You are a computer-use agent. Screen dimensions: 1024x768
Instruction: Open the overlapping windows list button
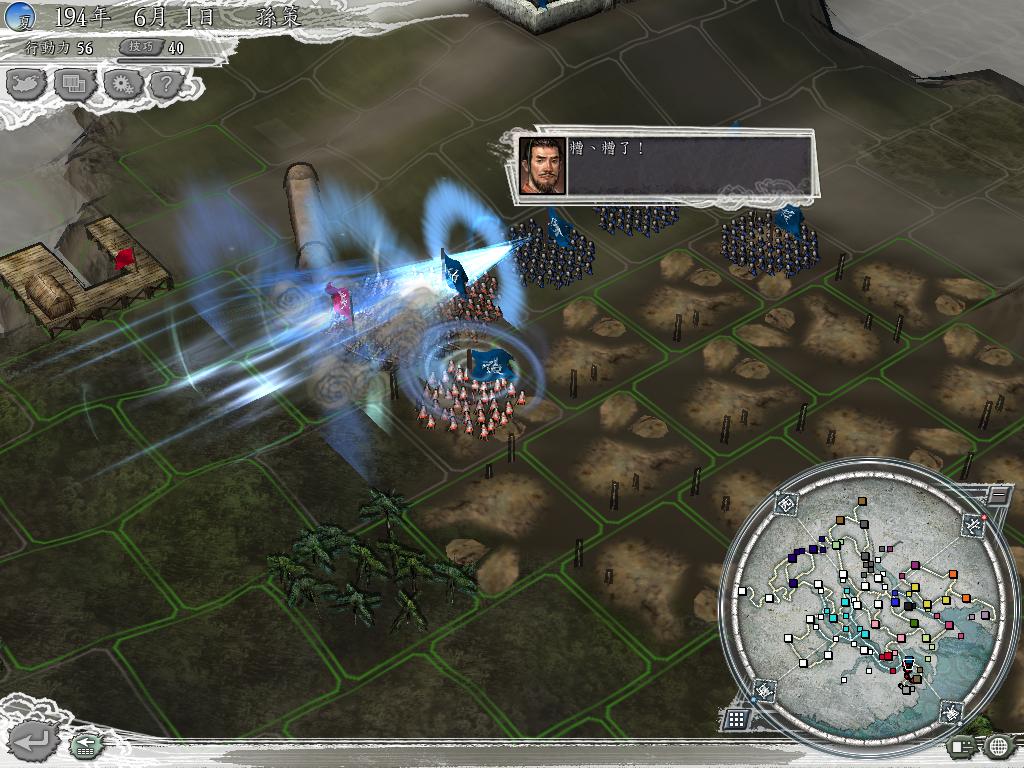point(74,85)
